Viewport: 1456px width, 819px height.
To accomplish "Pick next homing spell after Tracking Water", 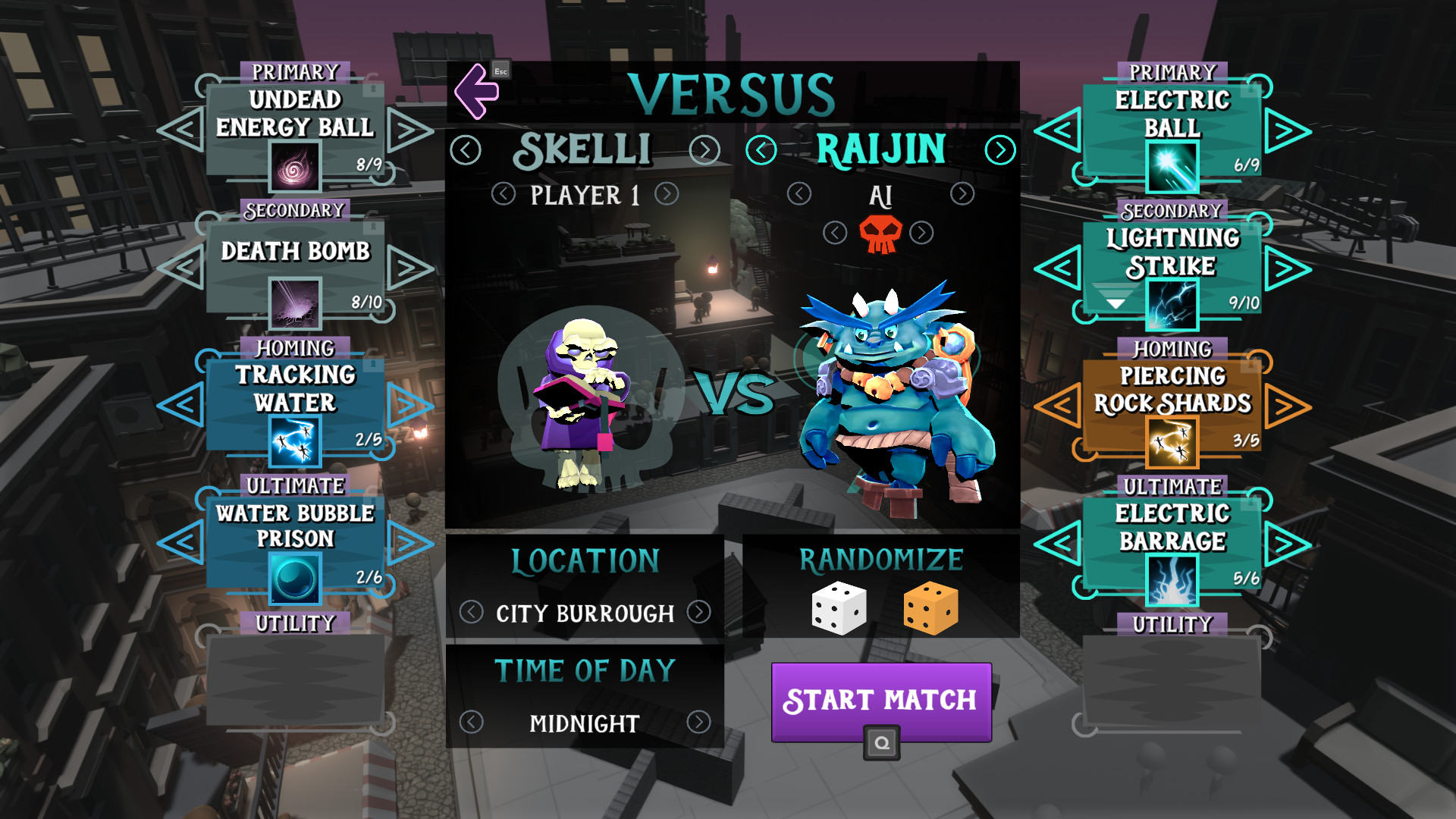I will [x=409, y=406].
